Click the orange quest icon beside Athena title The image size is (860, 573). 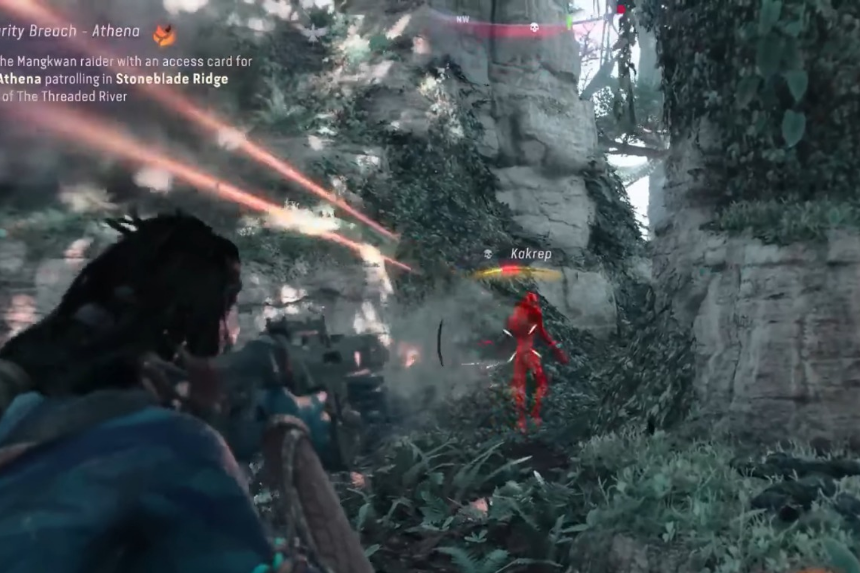point(163,35)
